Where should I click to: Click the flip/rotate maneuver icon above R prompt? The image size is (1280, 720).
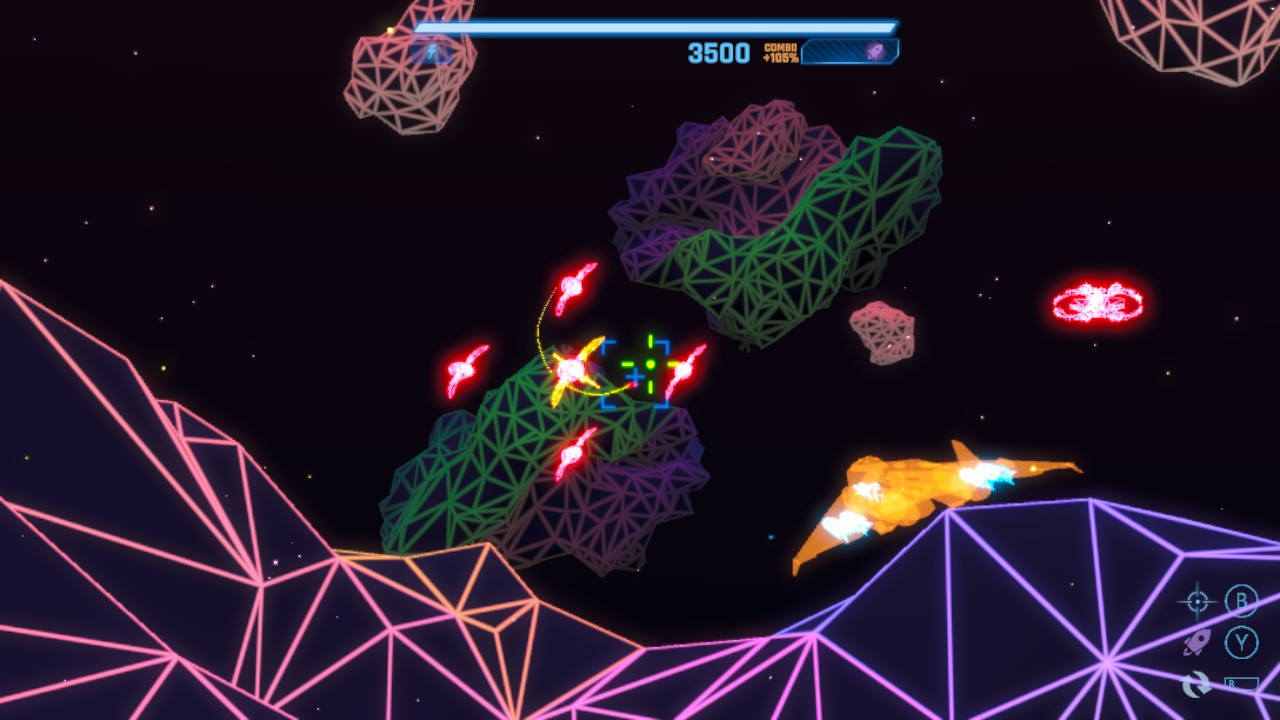click(1196, 683)
